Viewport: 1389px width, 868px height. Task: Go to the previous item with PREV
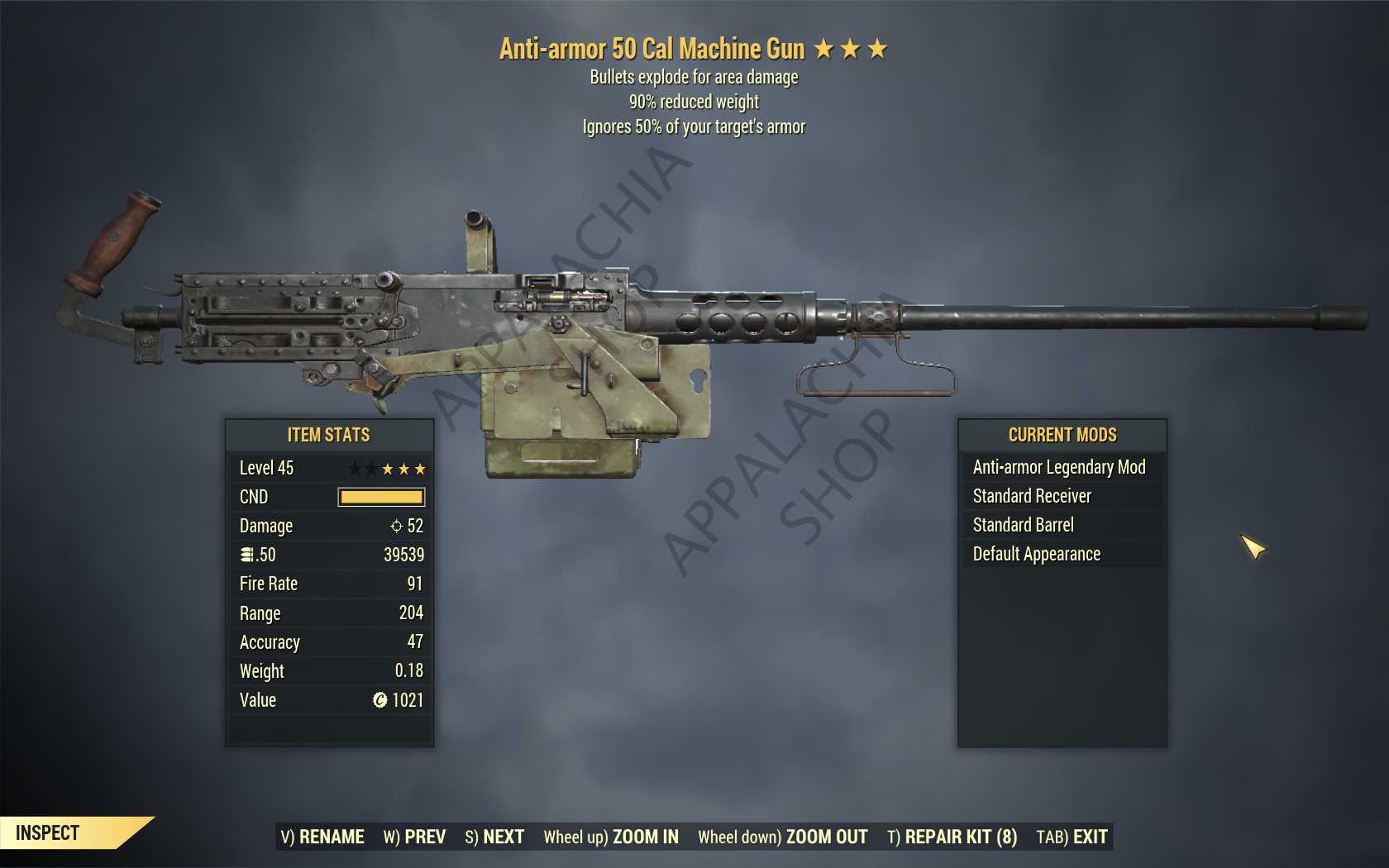(x=414, y=837)
